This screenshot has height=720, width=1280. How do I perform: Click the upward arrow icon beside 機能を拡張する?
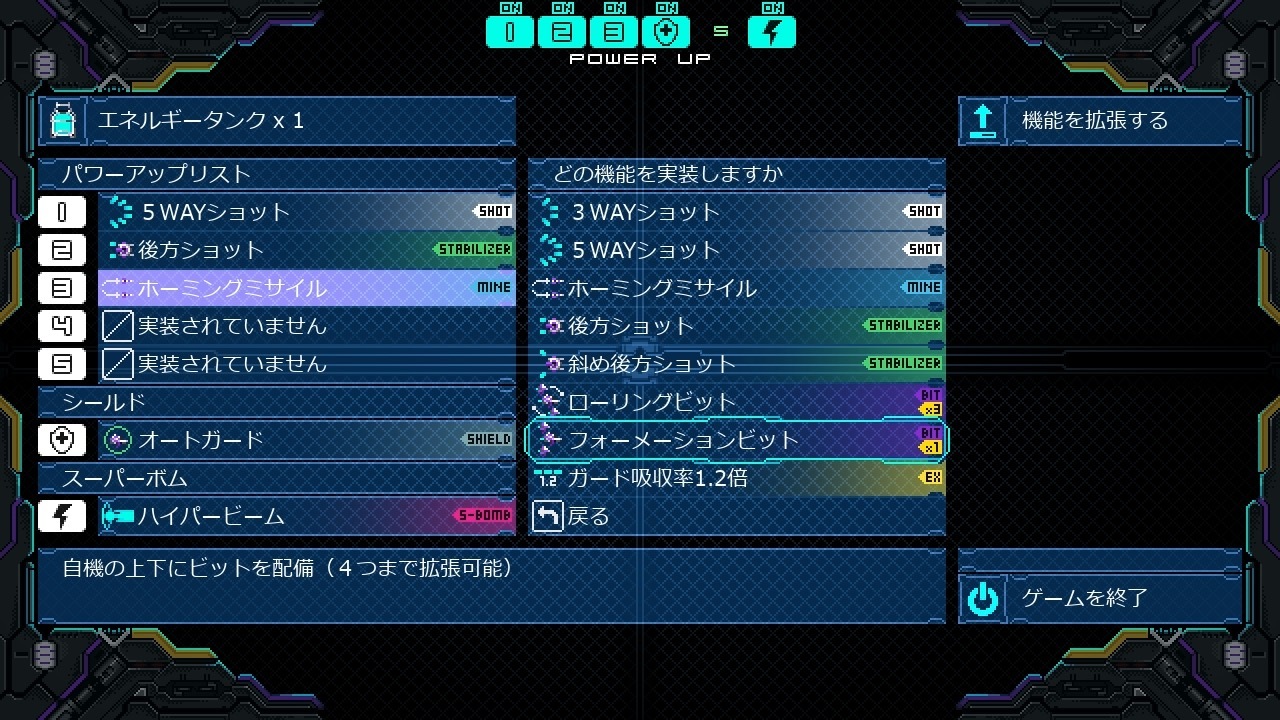point(981,120)
